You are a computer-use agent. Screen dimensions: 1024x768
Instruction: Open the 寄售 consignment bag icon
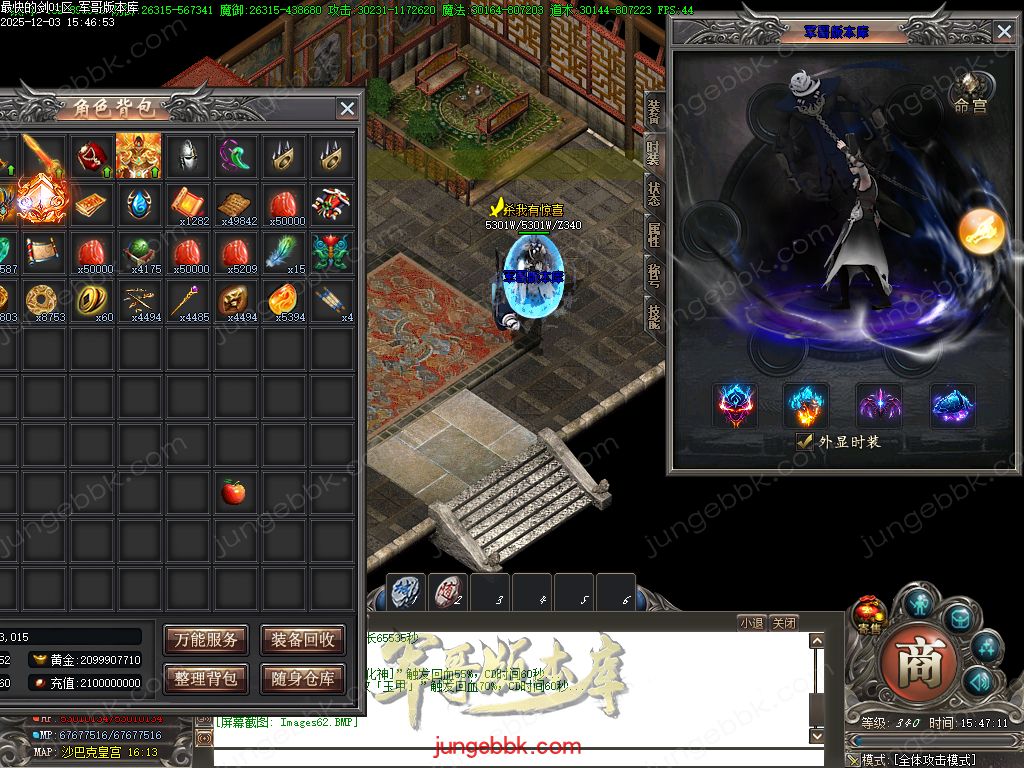click(x=867, y=612)
